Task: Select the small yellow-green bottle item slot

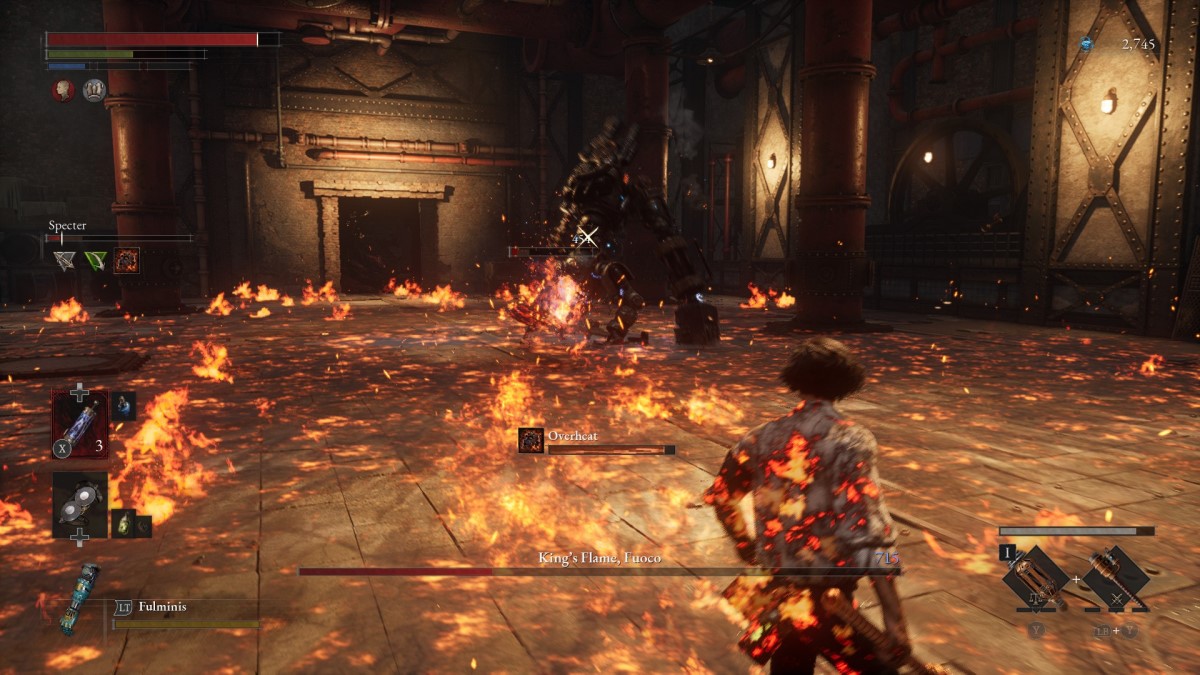Action: tap(124, 523)
